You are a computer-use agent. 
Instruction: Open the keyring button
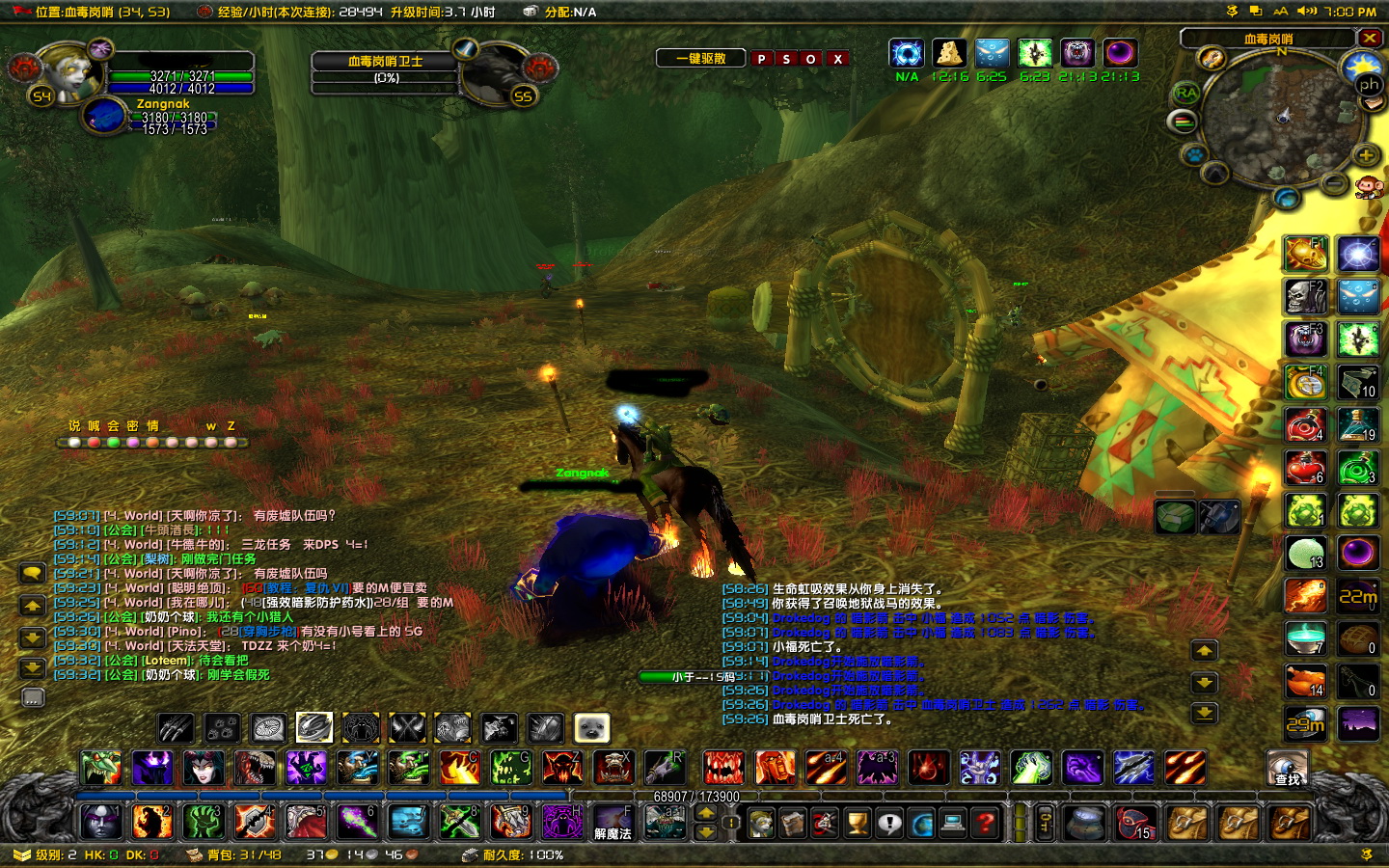pyautogui.click(x=1046, y=824)
